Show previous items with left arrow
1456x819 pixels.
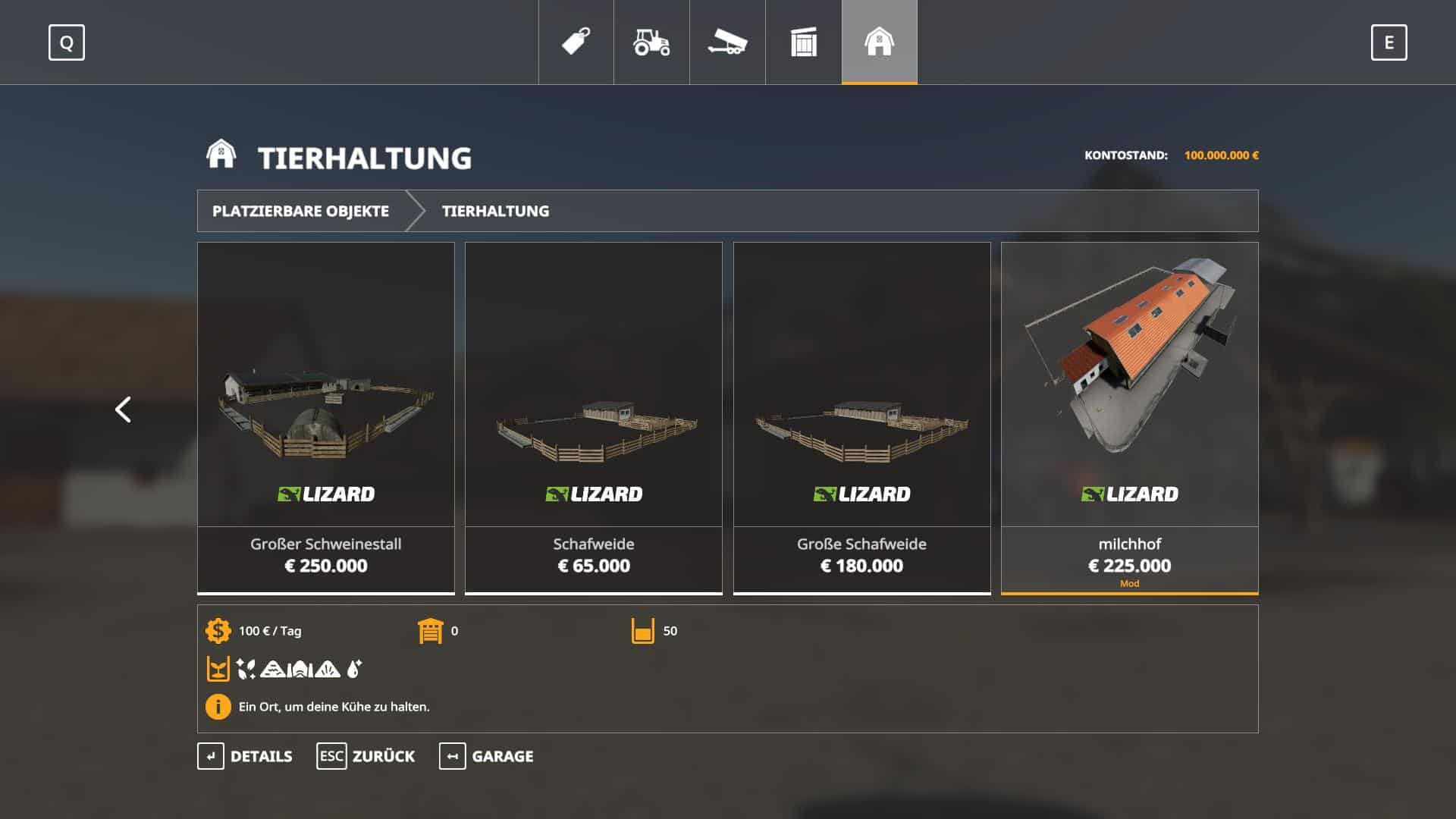tap(123, 409)
